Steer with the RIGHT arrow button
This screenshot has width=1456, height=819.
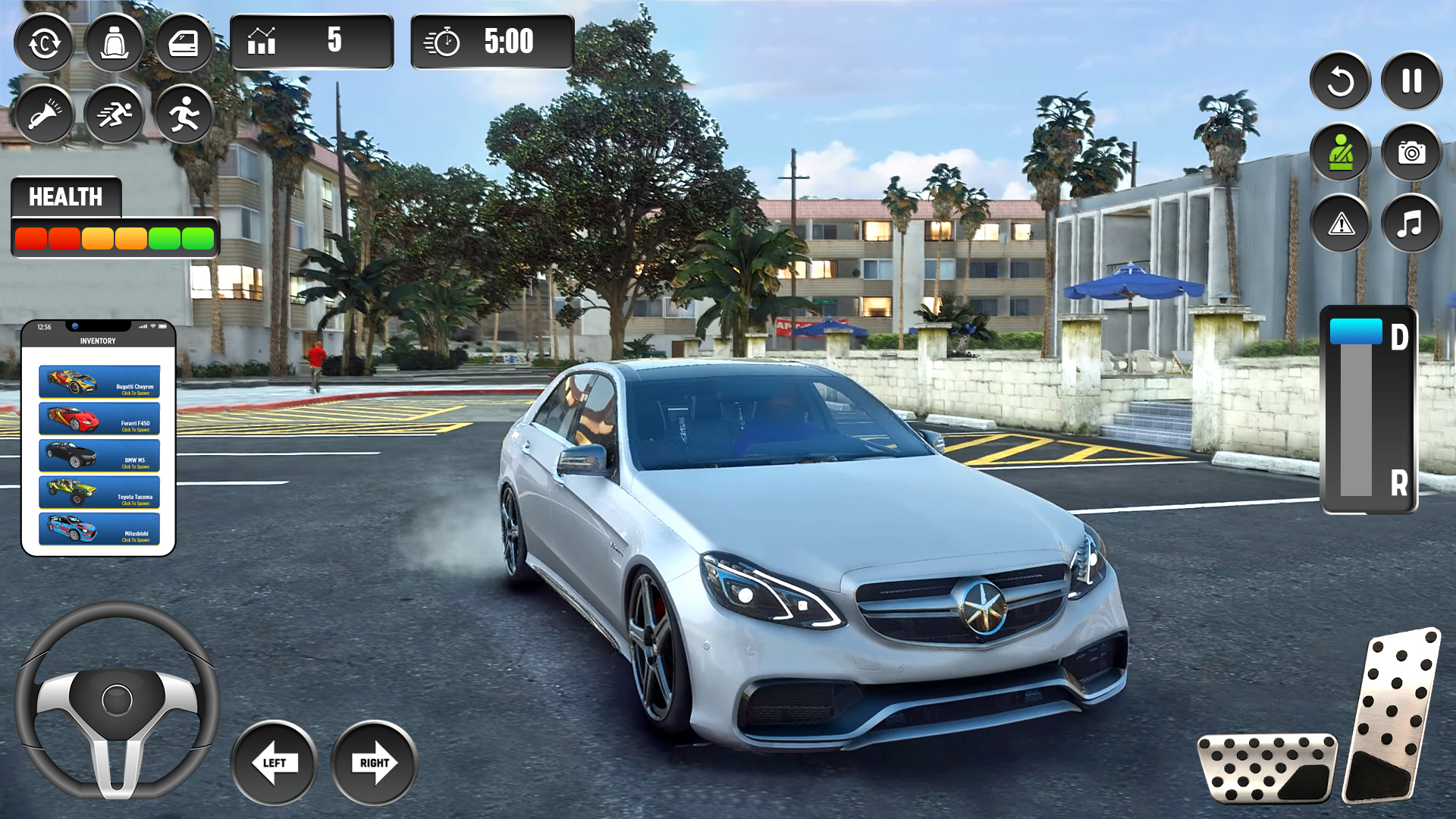pos(374,762)
